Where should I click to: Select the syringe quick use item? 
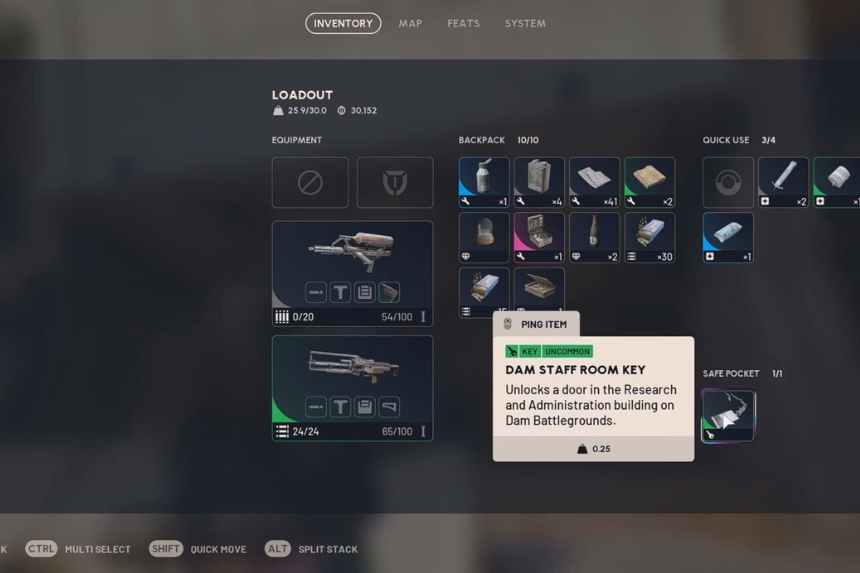coord(783,182)
